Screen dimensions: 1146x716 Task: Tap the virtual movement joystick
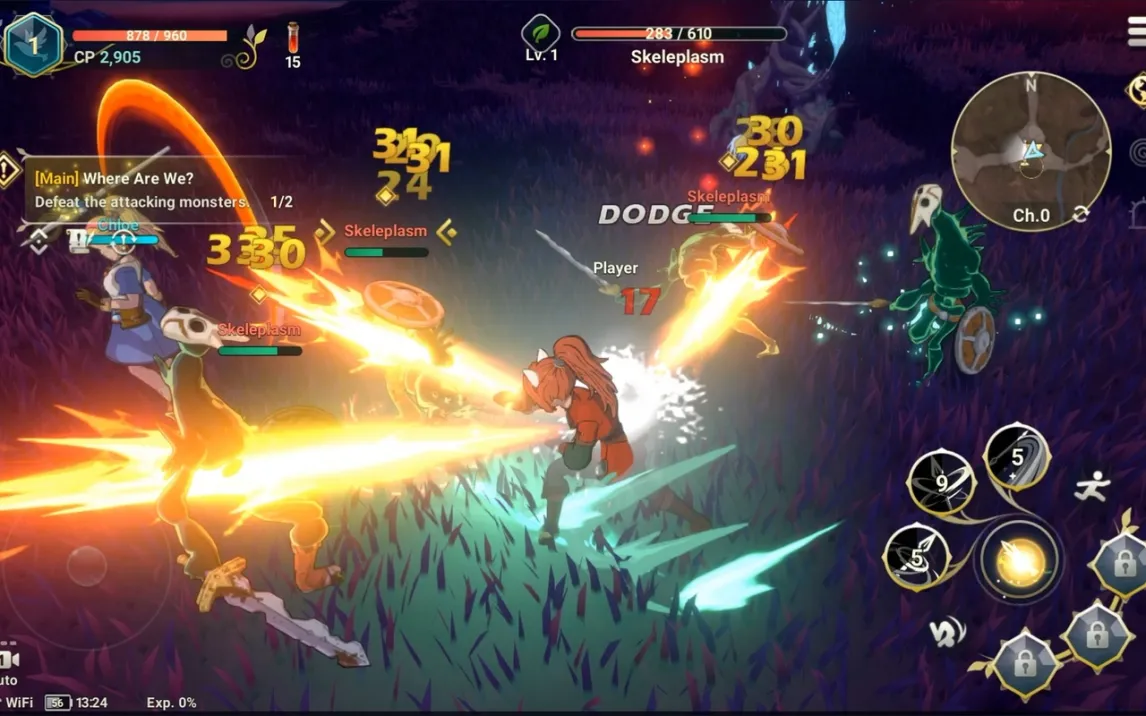pyautogui.click(x=87, y=567)
